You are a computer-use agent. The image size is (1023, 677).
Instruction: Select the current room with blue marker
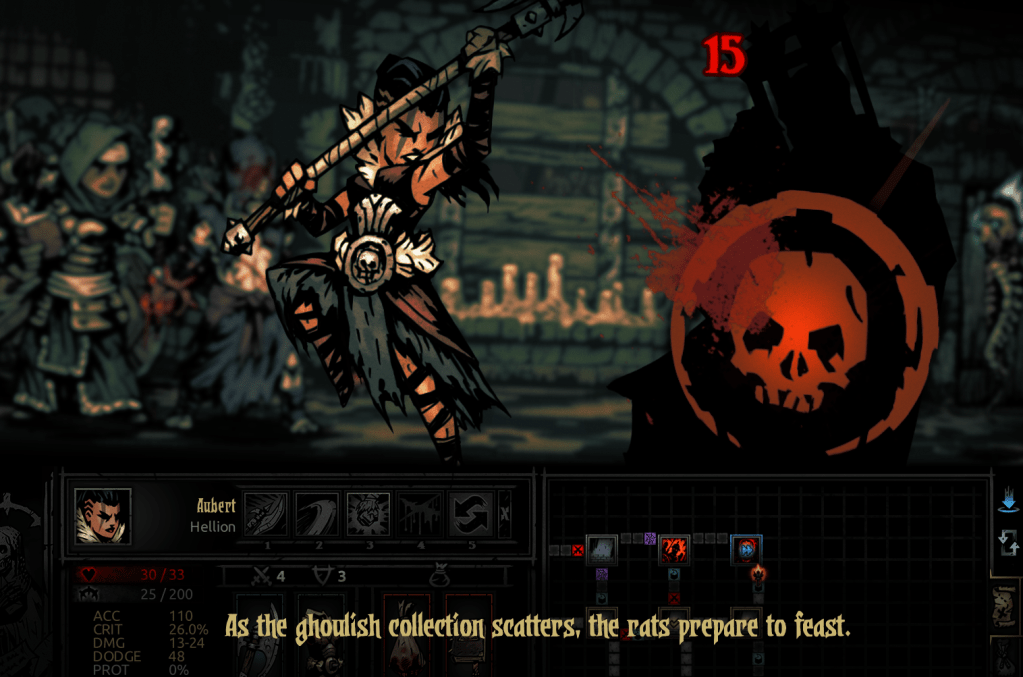click(746, 549)
